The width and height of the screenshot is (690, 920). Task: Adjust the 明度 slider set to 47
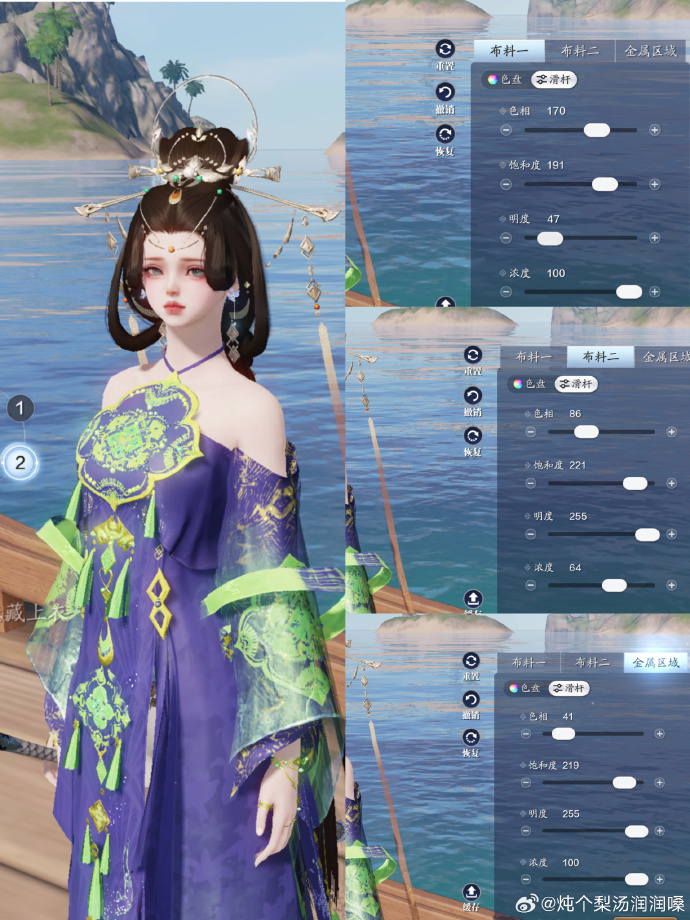[x=549, y=238]
